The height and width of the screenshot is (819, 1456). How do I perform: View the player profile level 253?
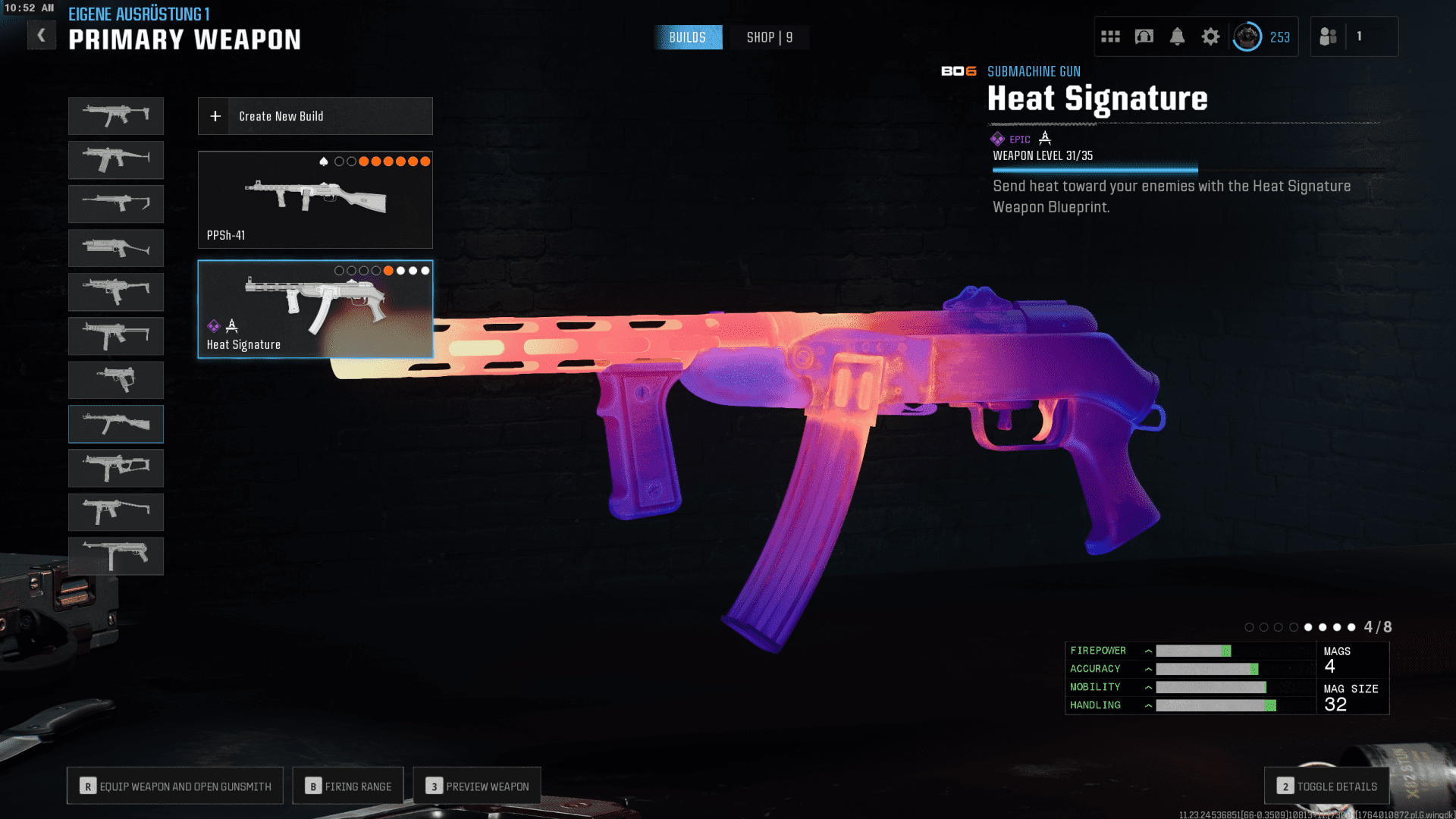tap(1262, 36)
